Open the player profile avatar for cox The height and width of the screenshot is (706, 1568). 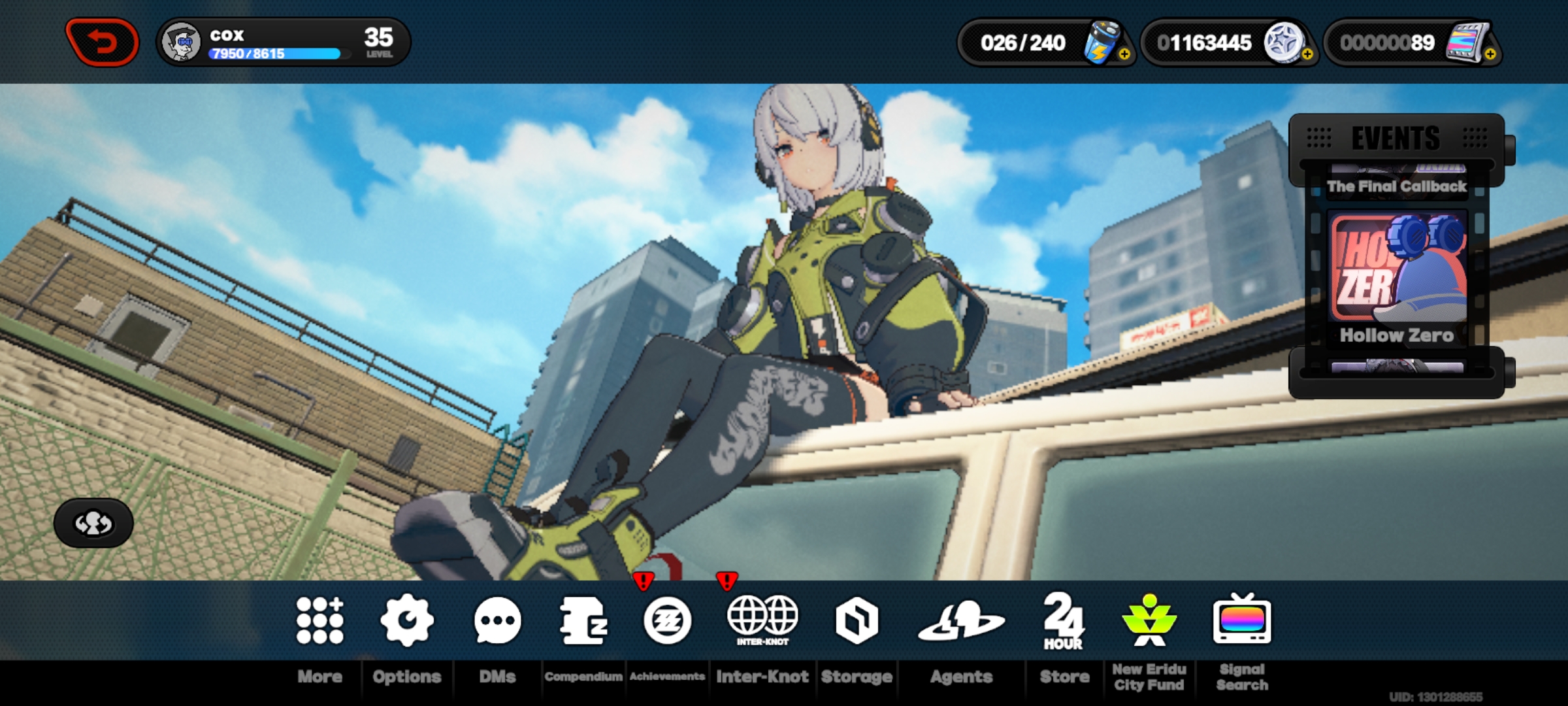185,41
